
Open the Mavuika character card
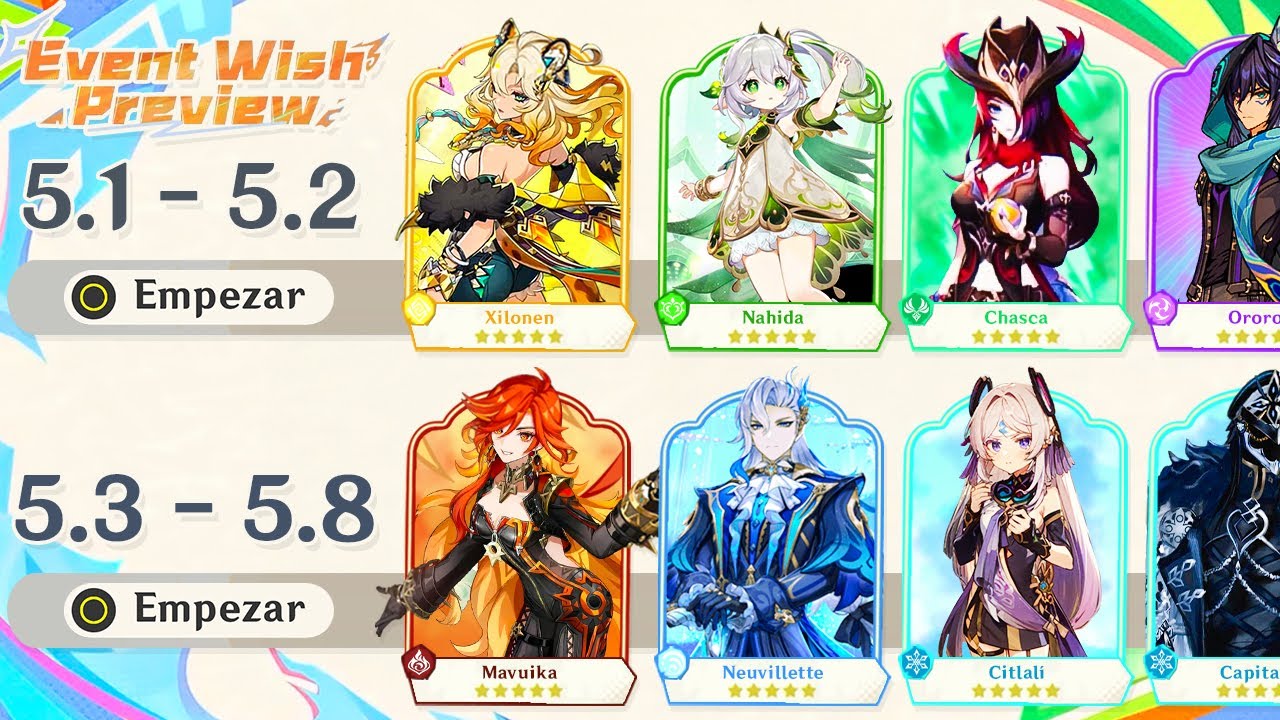pyautogui.click(x=518, y=540)
